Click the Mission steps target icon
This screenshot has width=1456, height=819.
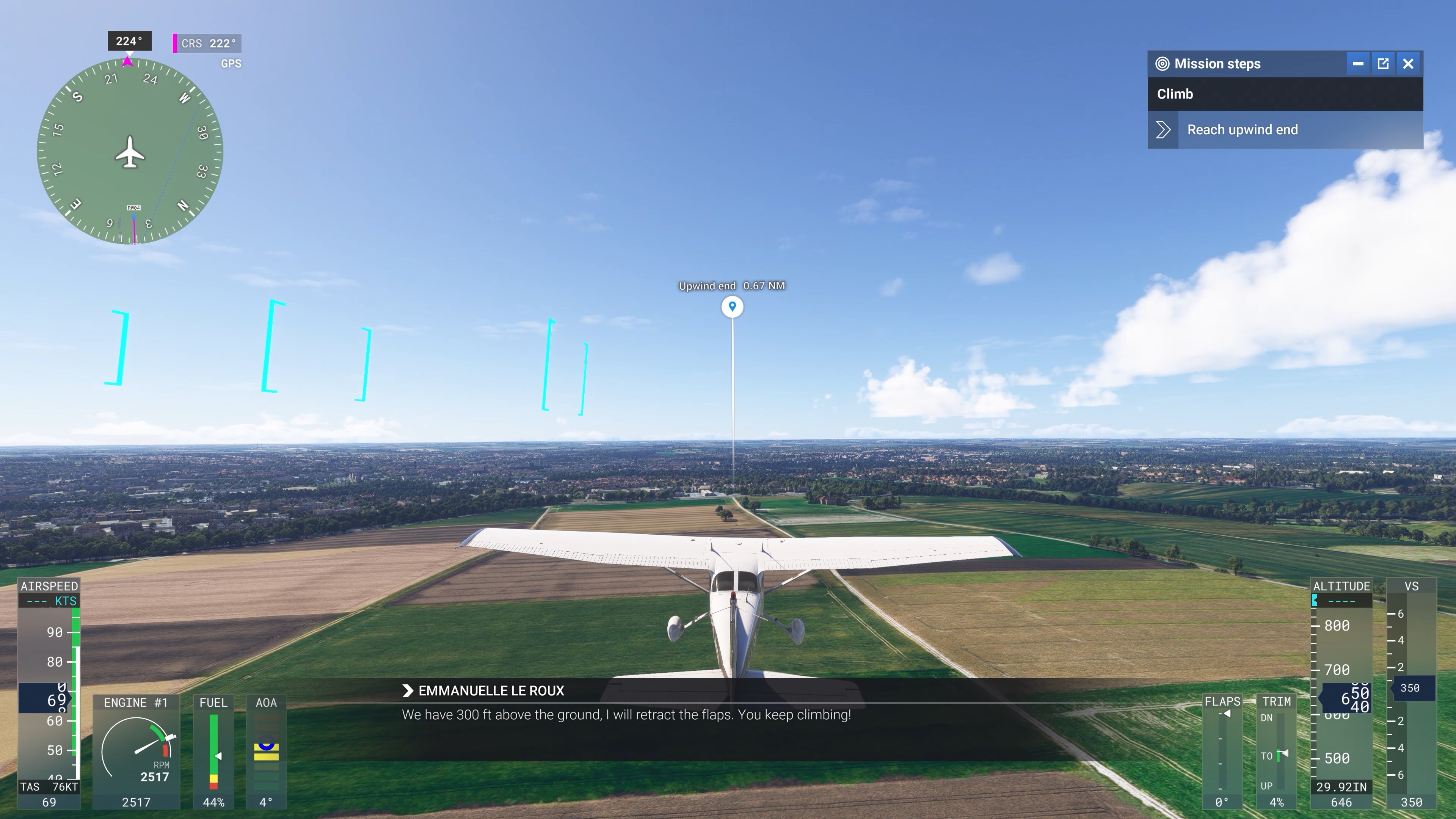pos(1163,64)
